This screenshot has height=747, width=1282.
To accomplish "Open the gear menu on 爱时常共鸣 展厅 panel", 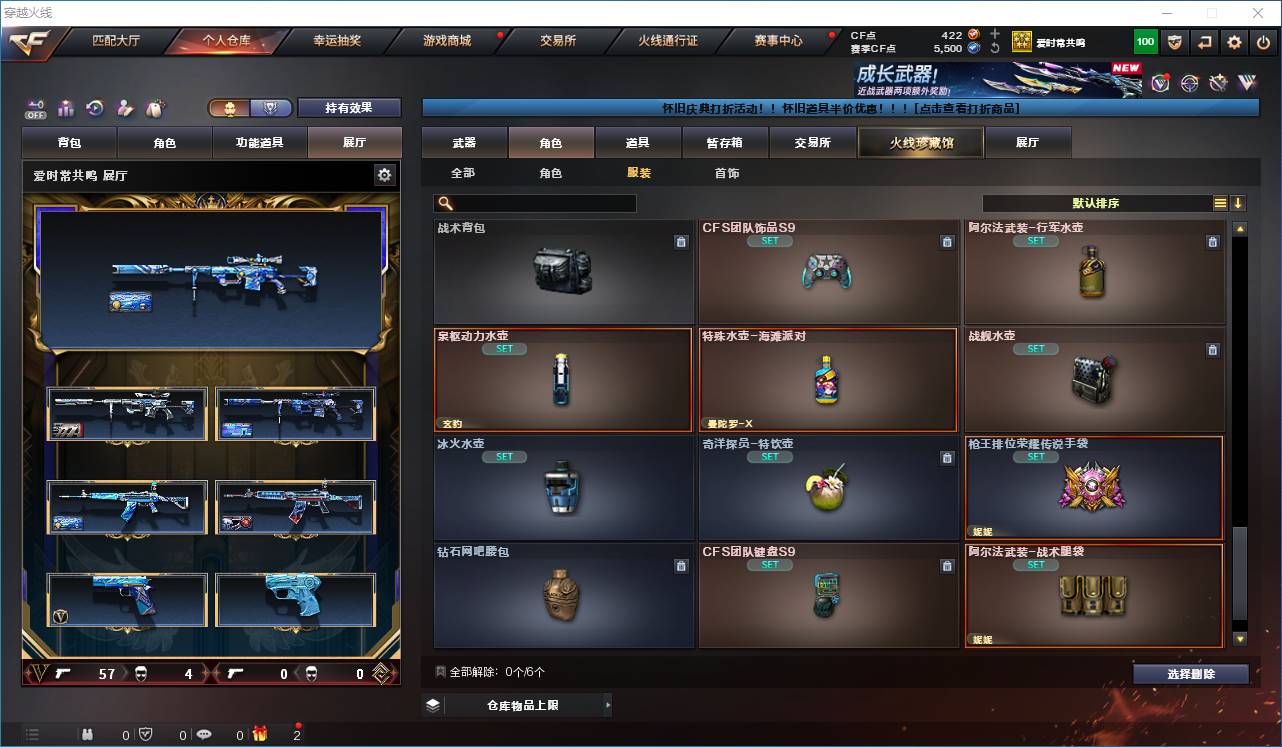I will click(x=386, y=174).
